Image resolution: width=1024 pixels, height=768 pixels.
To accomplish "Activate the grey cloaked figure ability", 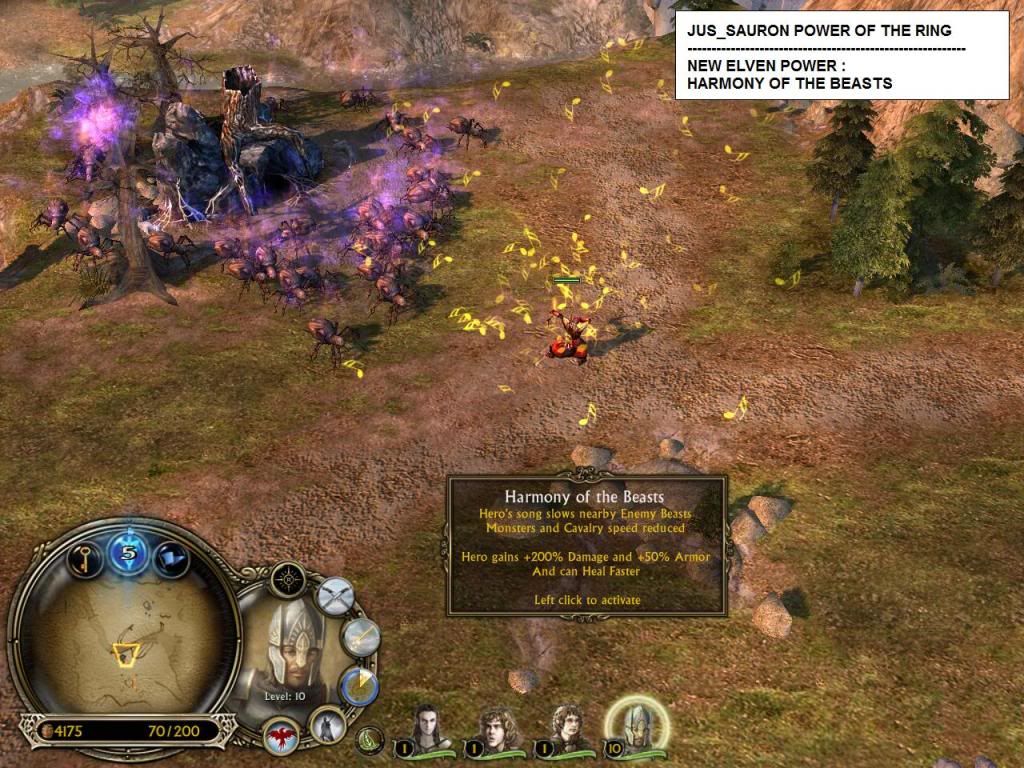I will click(328, 723).
